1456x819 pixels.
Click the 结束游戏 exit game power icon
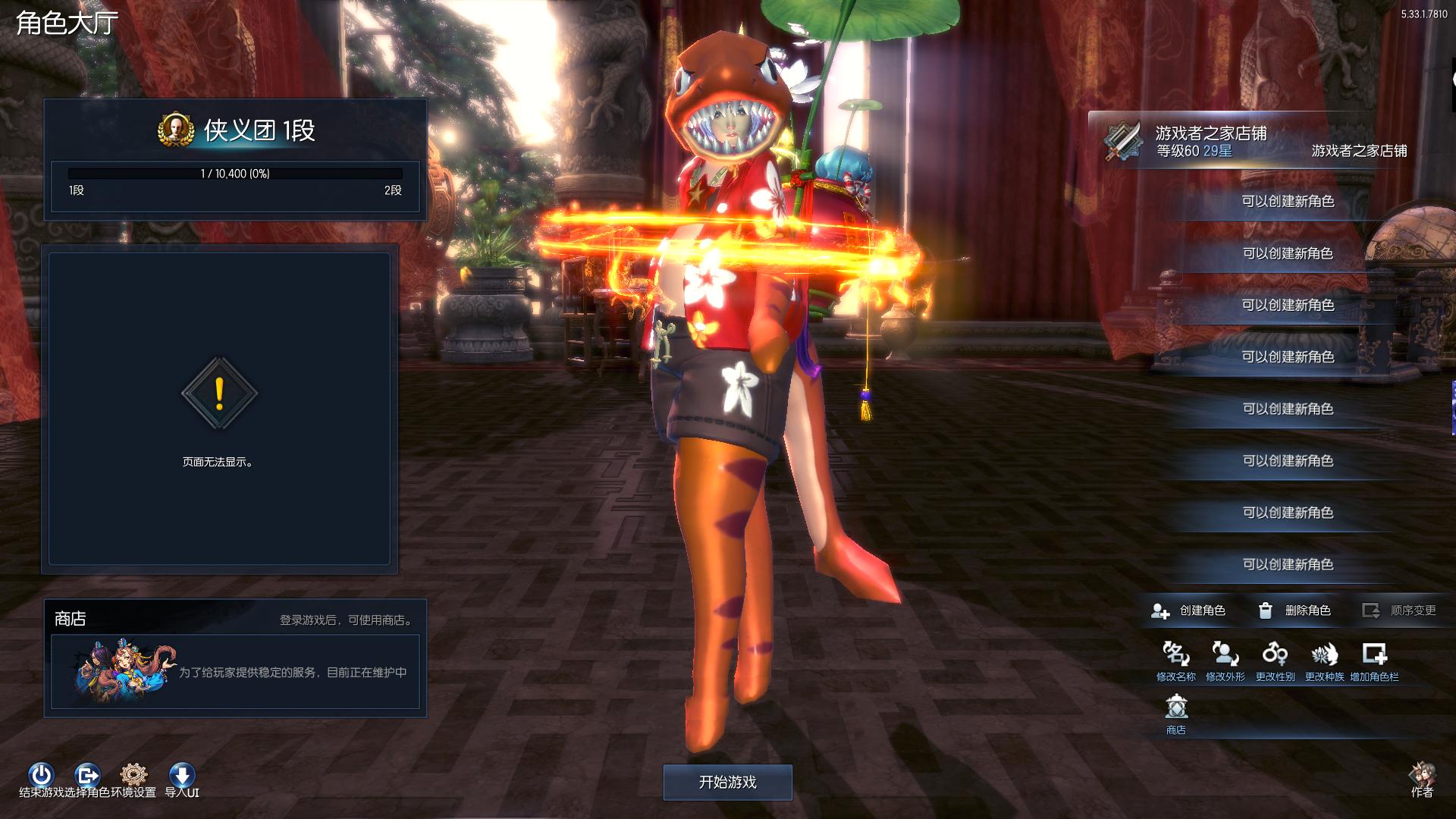[x=41, y=775]
